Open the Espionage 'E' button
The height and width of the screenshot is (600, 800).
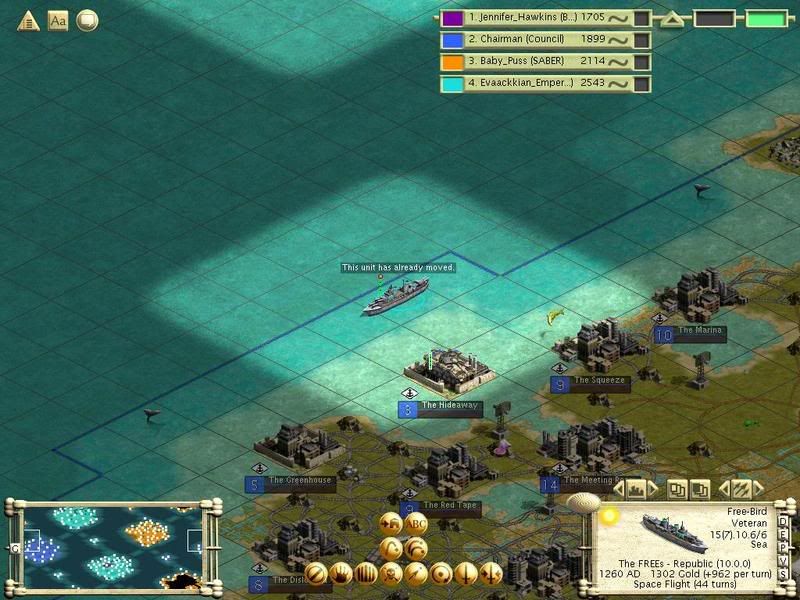pos(783,534)
